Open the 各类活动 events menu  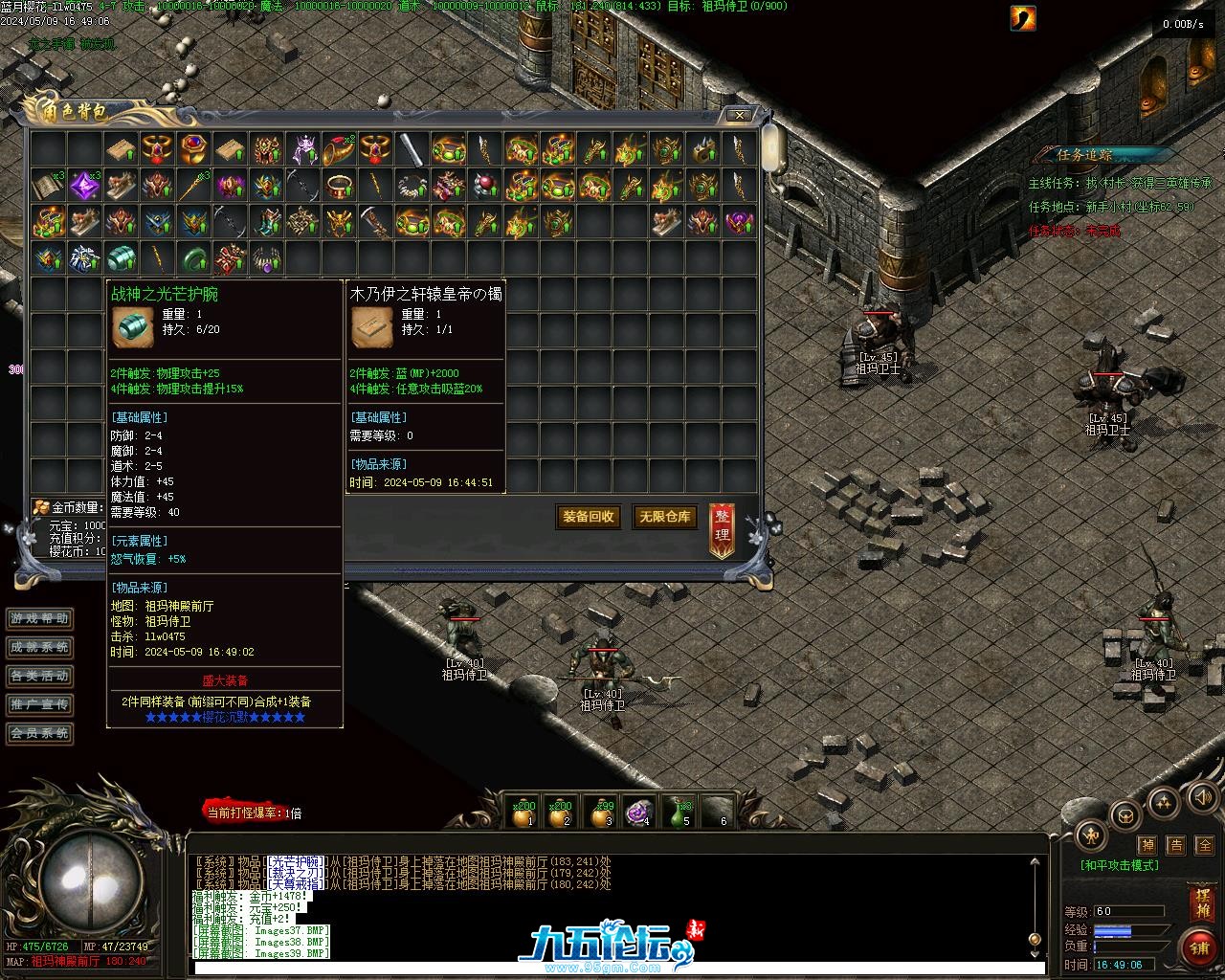point(40,677)
